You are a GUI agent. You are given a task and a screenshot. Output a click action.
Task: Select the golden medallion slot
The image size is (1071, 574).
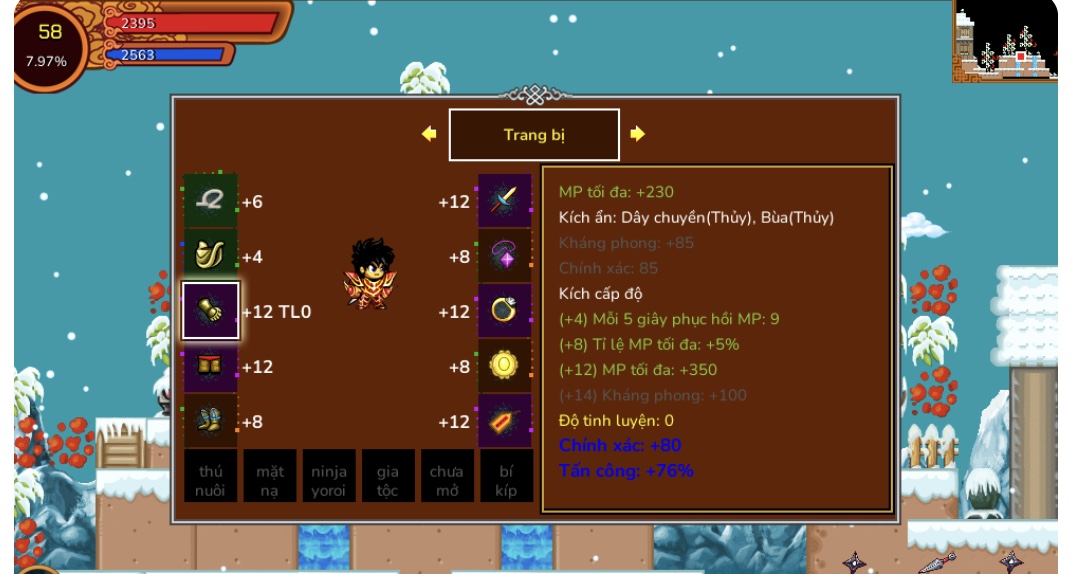505,366
